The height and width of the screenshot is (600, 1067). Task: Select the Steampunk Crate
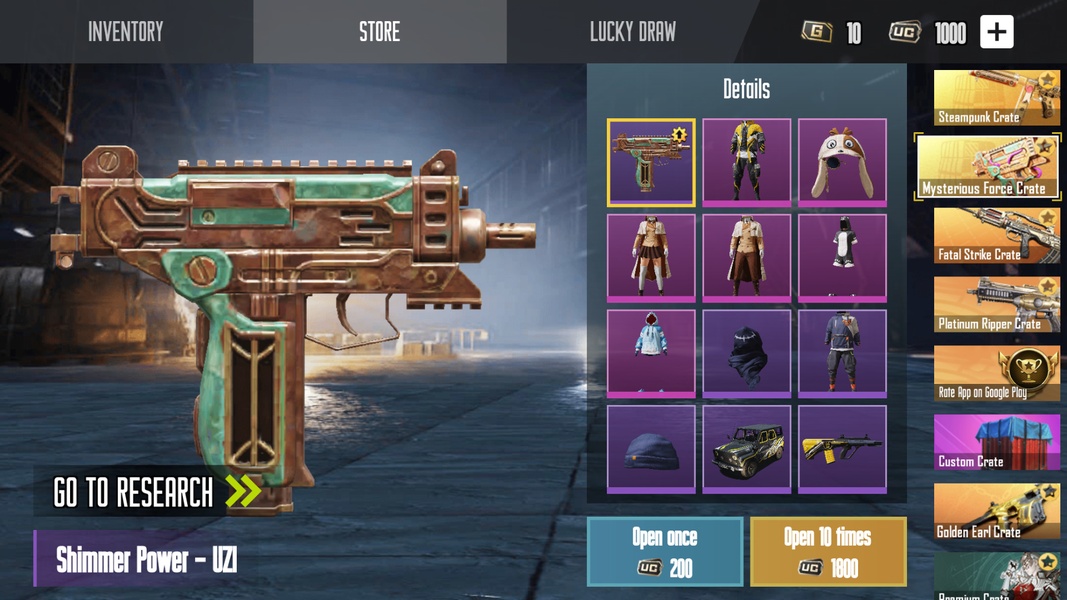coord(996,98)
